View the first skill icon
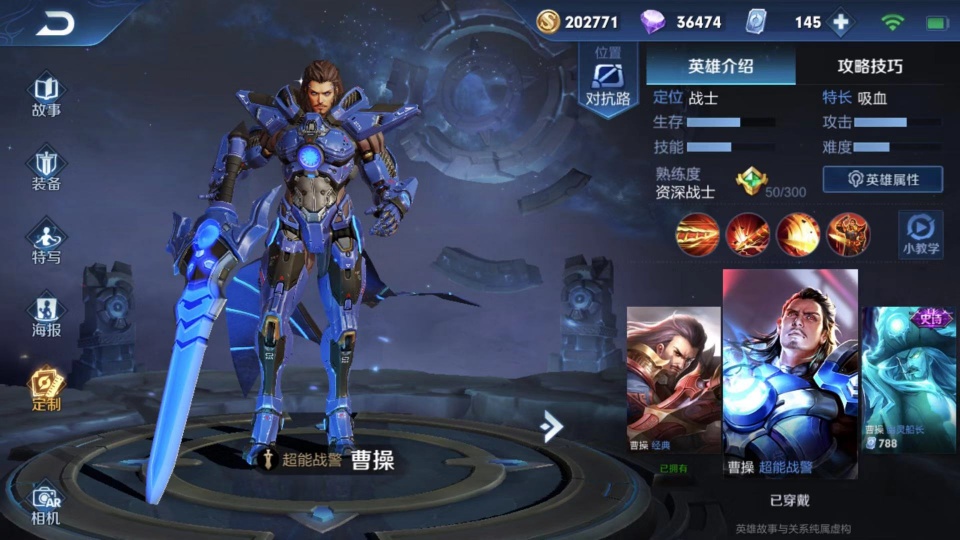The height and width of the screenshot is (540, 960). click(698, 234)
